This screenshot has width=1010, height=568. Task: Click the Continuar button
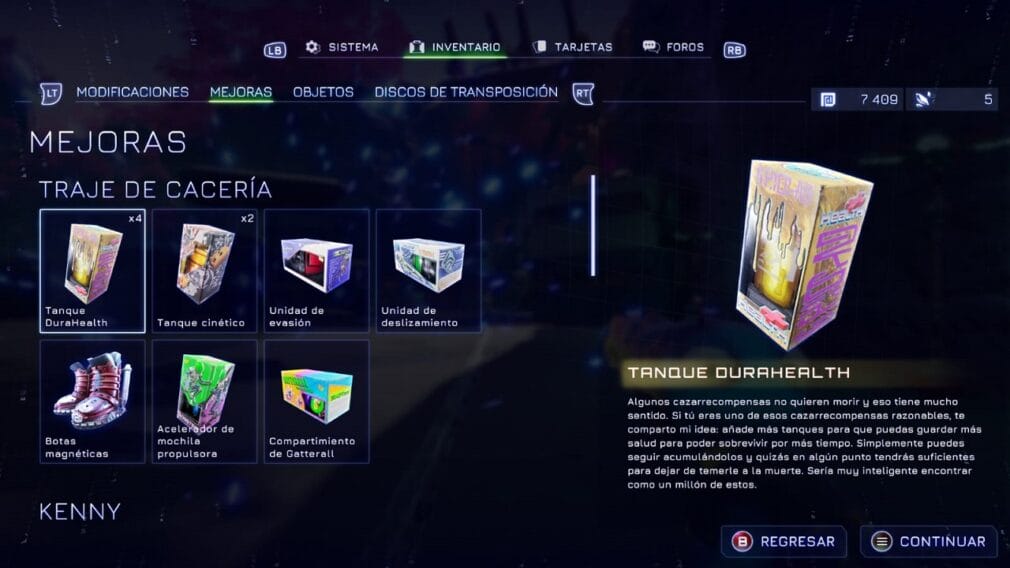(929, 542)
